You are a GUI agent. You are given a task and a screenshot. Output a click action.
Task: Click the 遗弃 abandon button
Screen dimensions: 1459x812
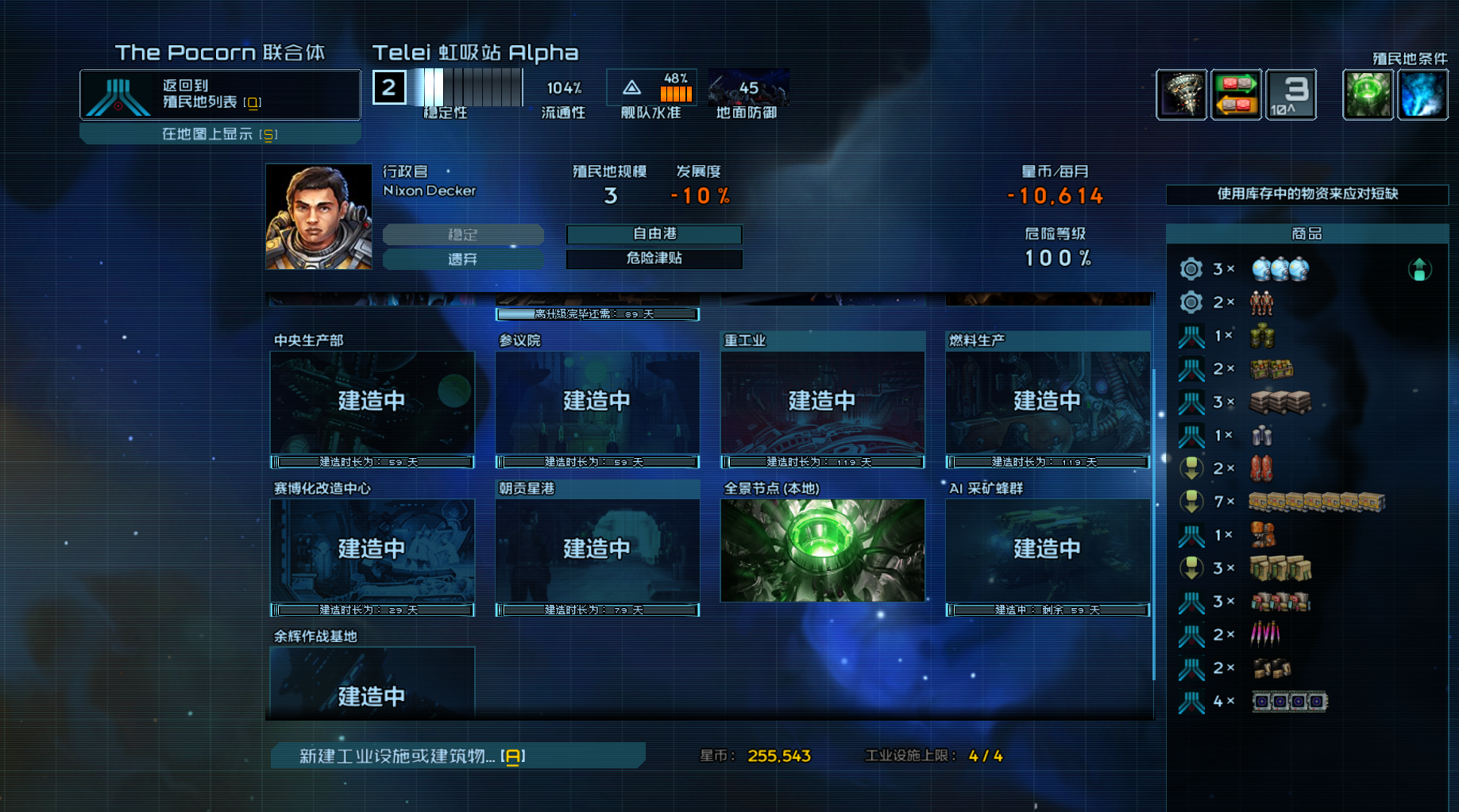(x=463, y=259)
